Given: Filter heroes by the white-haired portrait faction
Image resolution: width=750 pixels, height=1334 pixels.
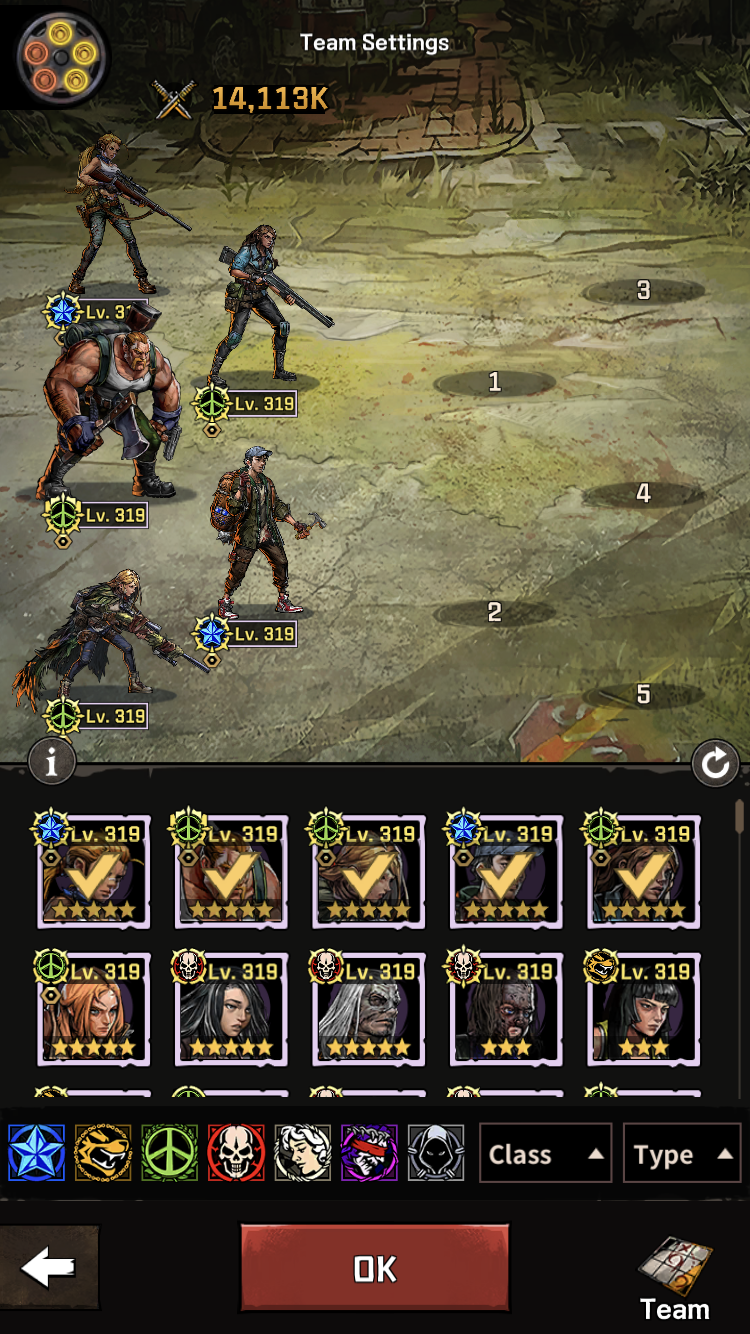Looking at the screenshot, I should click(x=303, y=1153).
